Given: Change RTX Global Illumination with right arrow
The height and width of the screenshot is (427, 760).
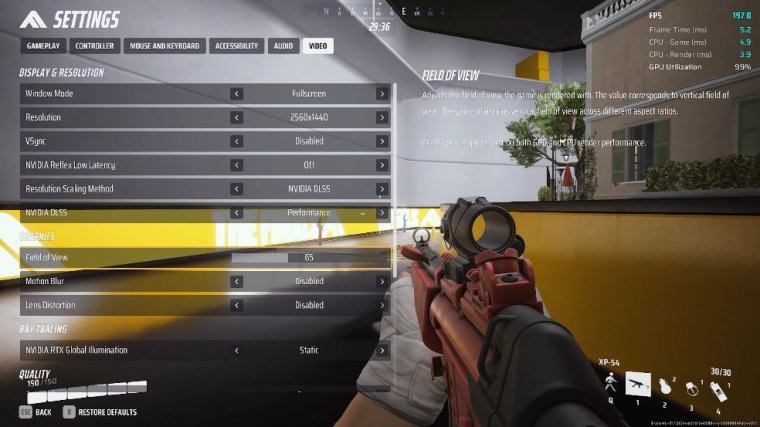Looking at the screenshot, I should tap(382, 351).
